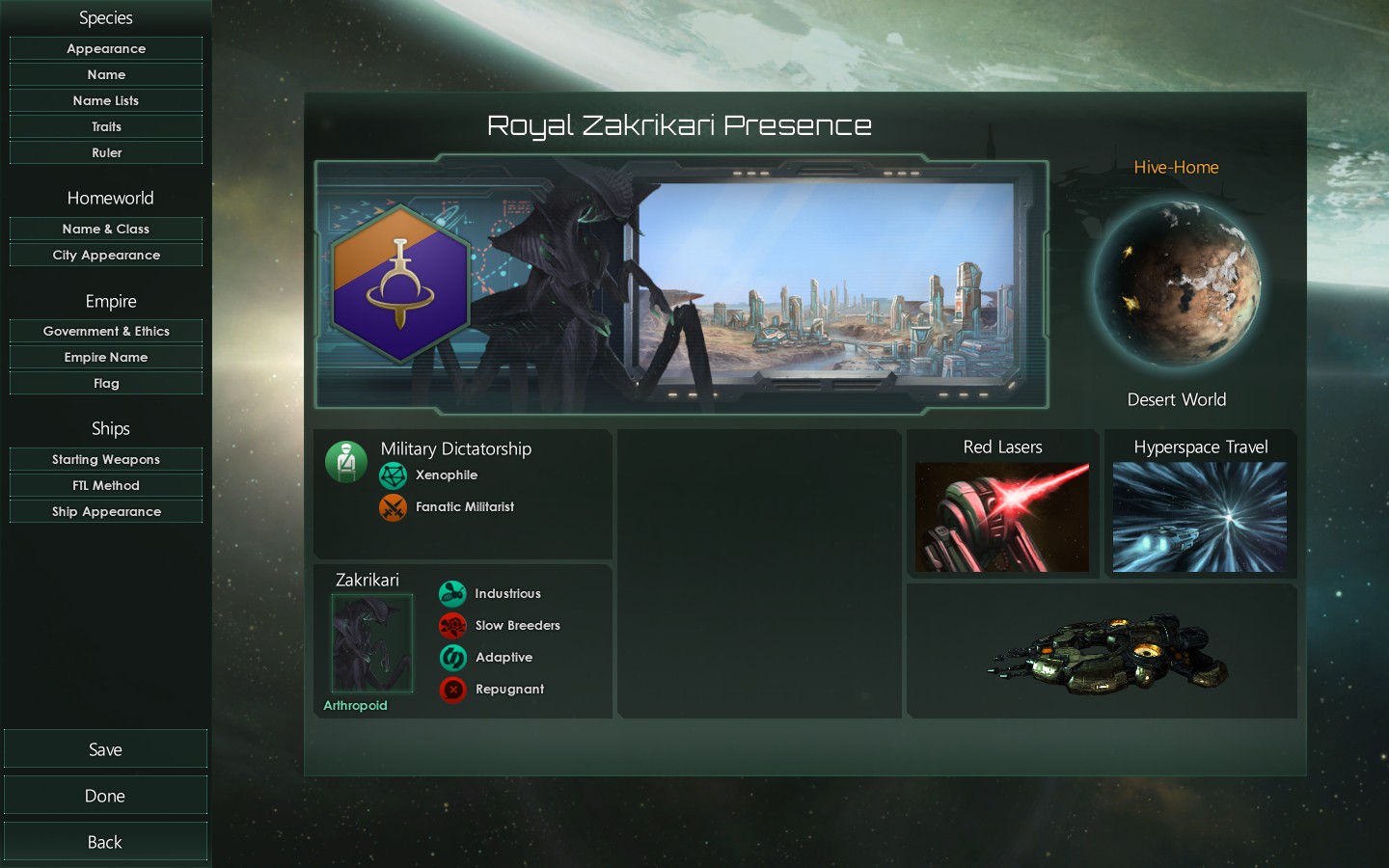This screenshot has width=1389, height=868.
Task: Open the species Appearance menu
Action: pos(106,48)
